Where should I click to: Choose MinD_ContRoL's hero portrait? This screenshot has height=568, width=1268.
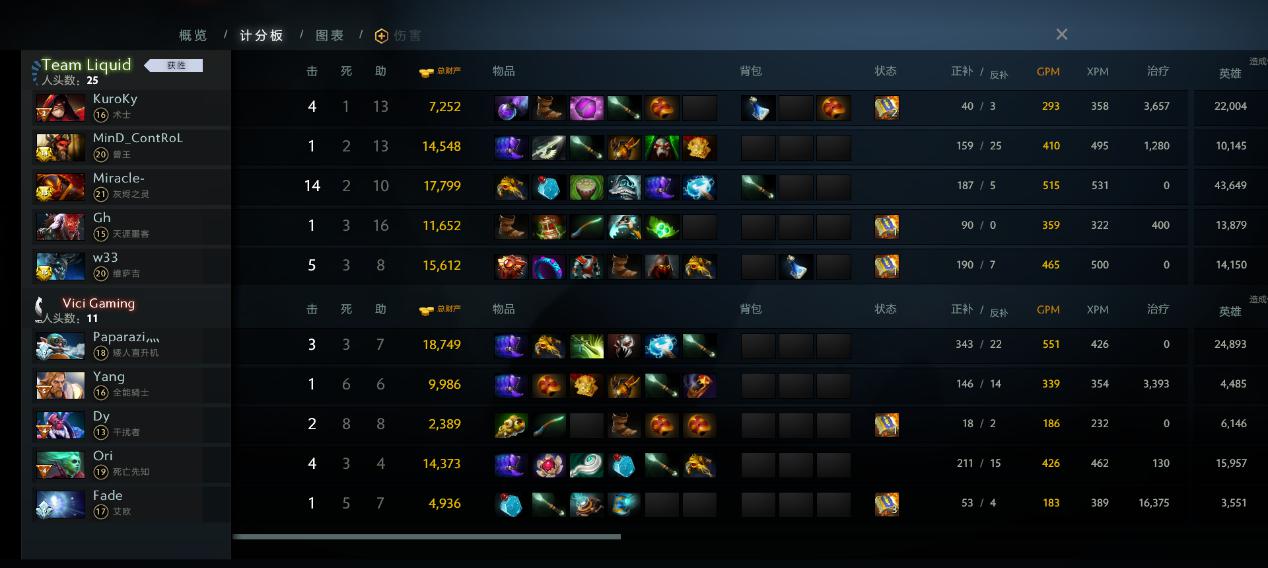tap(61, 146)
